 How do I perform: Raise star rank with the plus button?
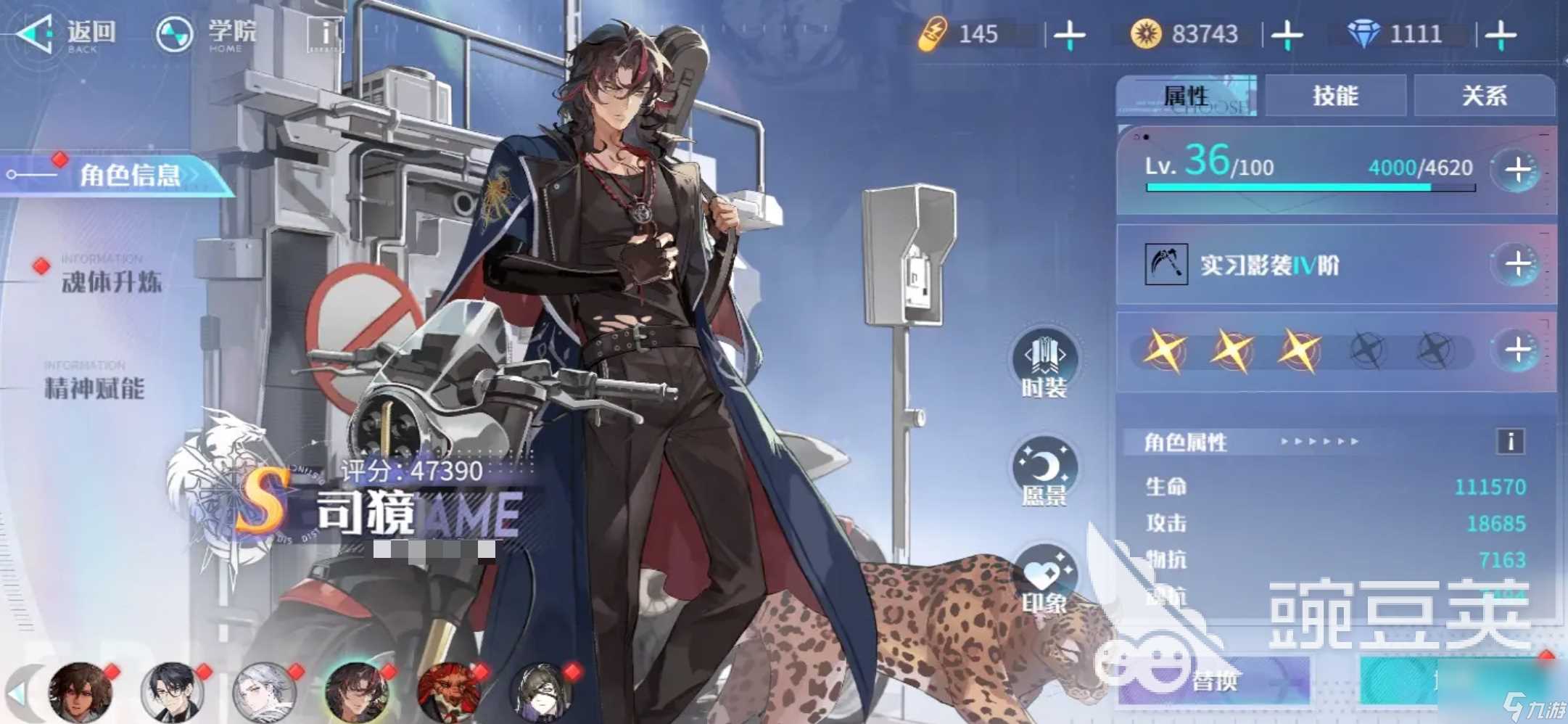tap(1517, 350)
